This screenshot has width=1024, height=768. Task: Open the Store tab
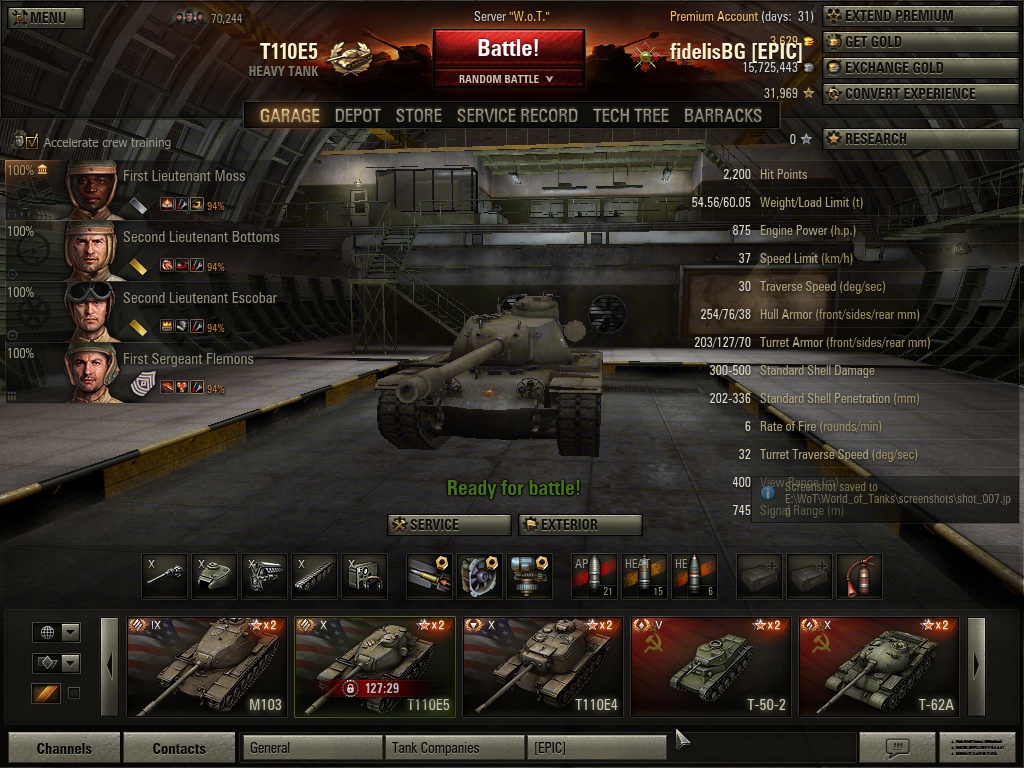pos(418,116)
